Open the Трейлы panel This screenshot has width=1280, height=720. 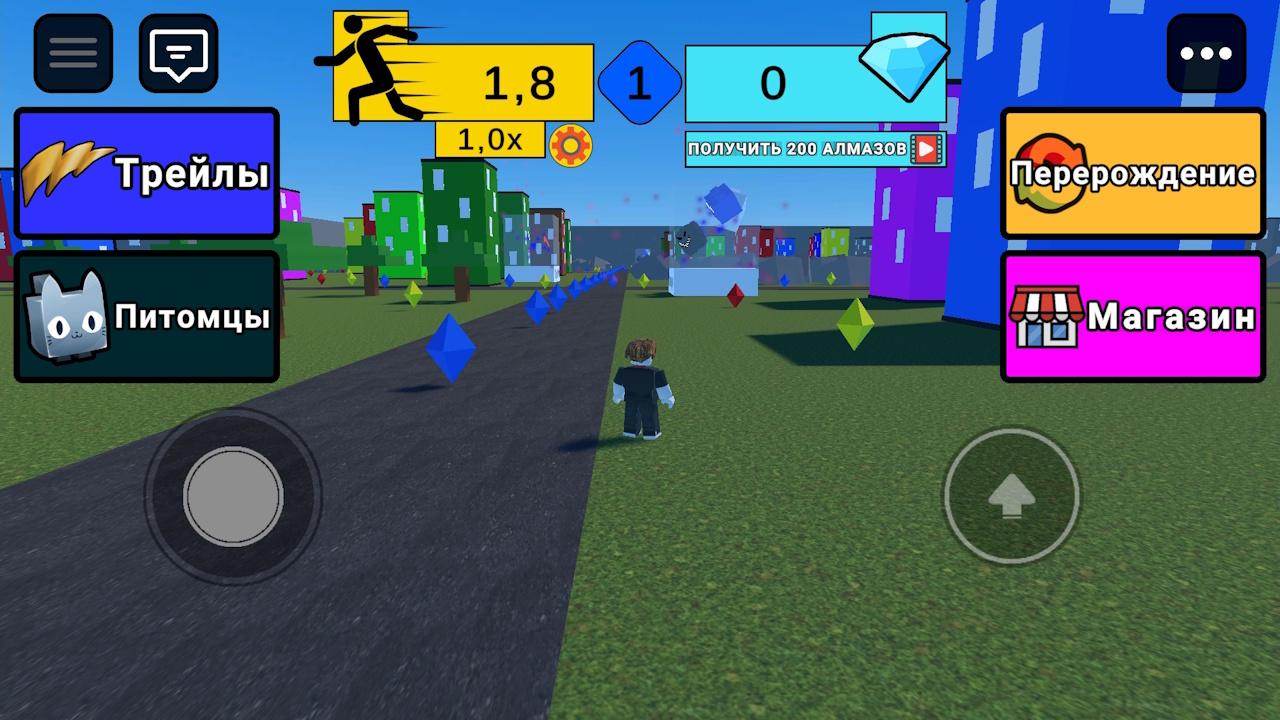tap(147, 172)
